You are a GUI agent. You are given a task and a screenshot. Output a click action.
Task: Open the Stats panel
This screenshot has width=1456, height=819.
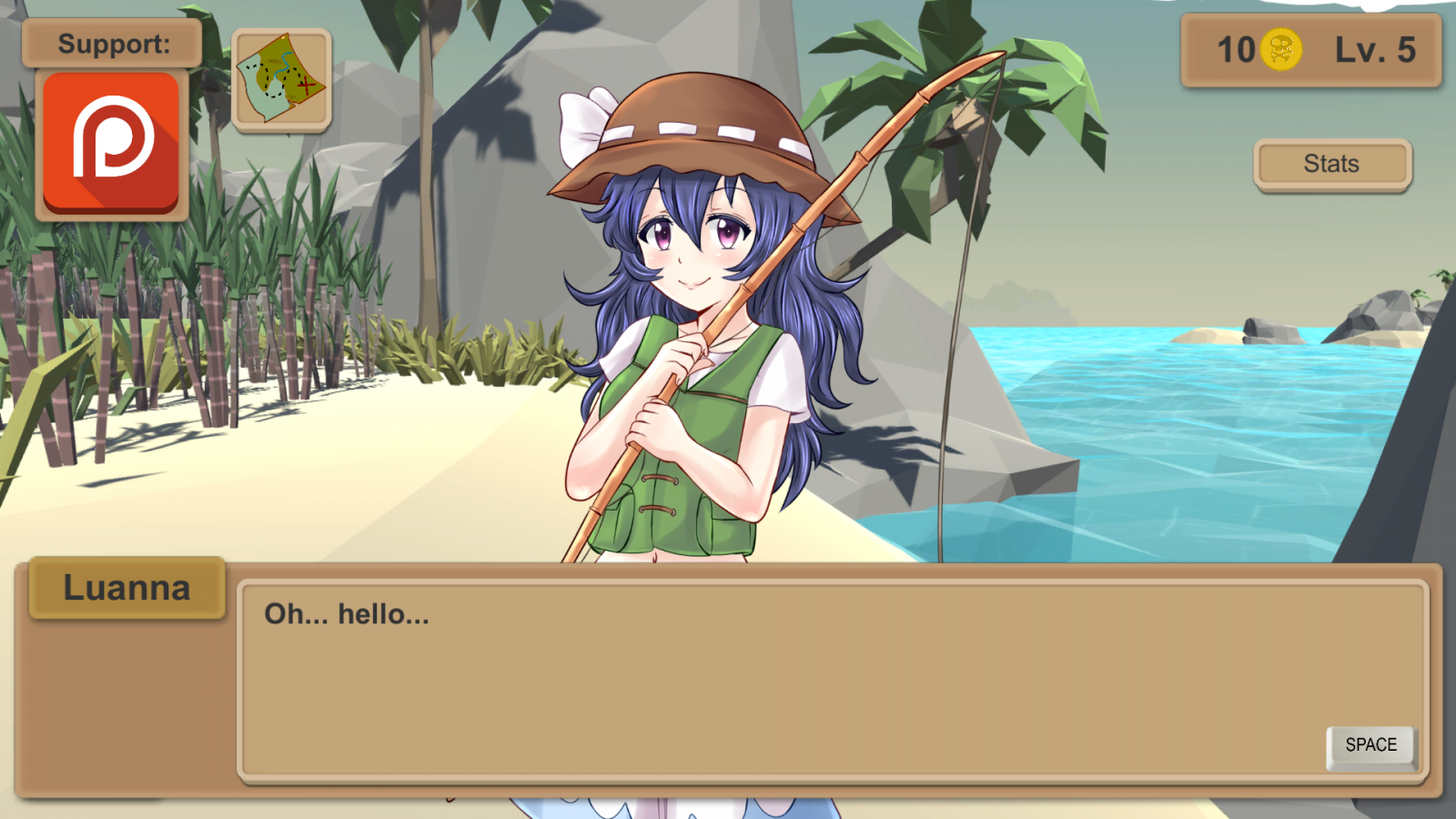[x=1331, y=164]
